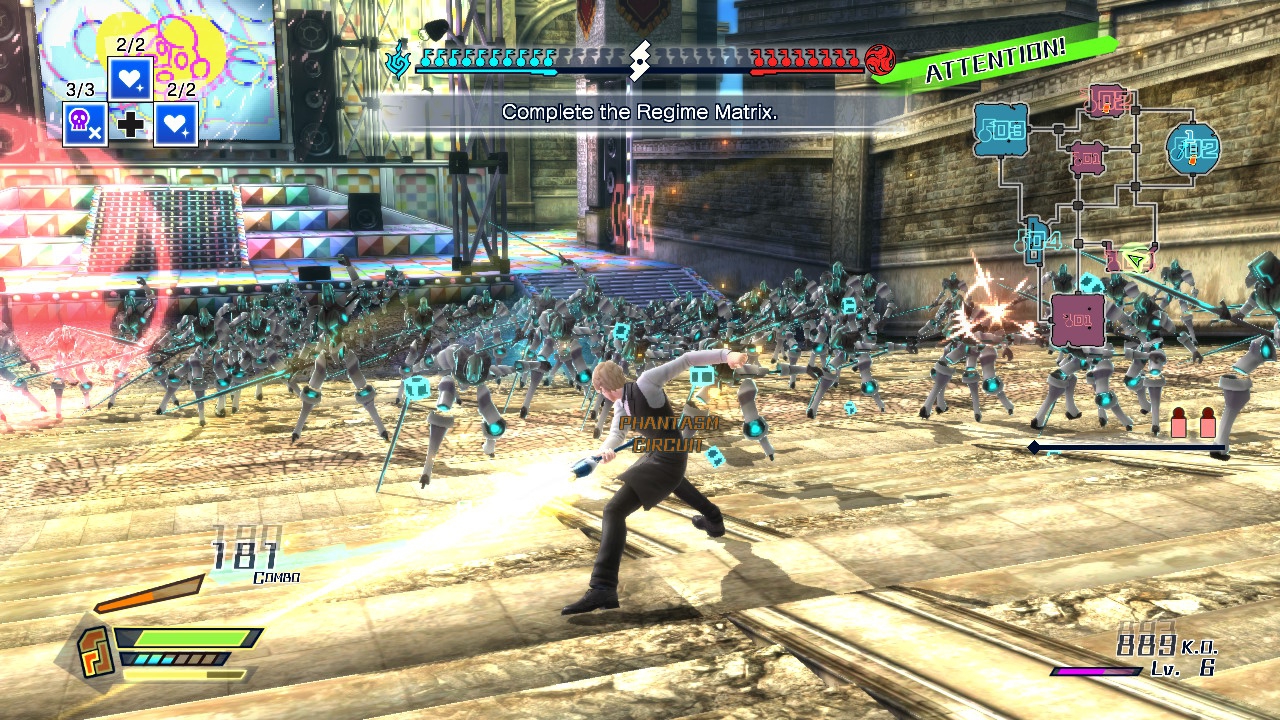Select the purple skull item slot
1280x720 pixels.
click(85, 124)
